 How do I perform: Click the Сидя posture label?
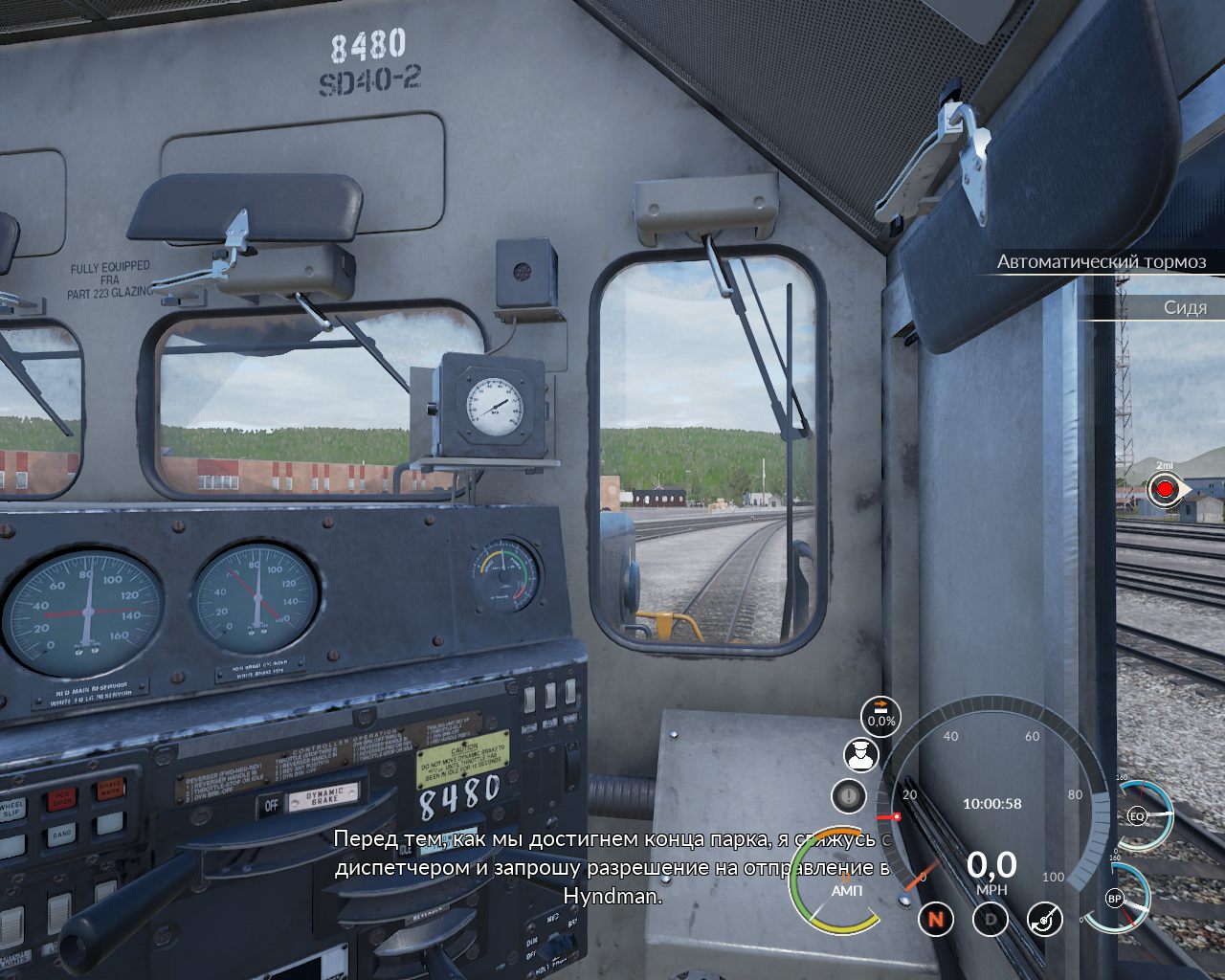click(1185, 307)
